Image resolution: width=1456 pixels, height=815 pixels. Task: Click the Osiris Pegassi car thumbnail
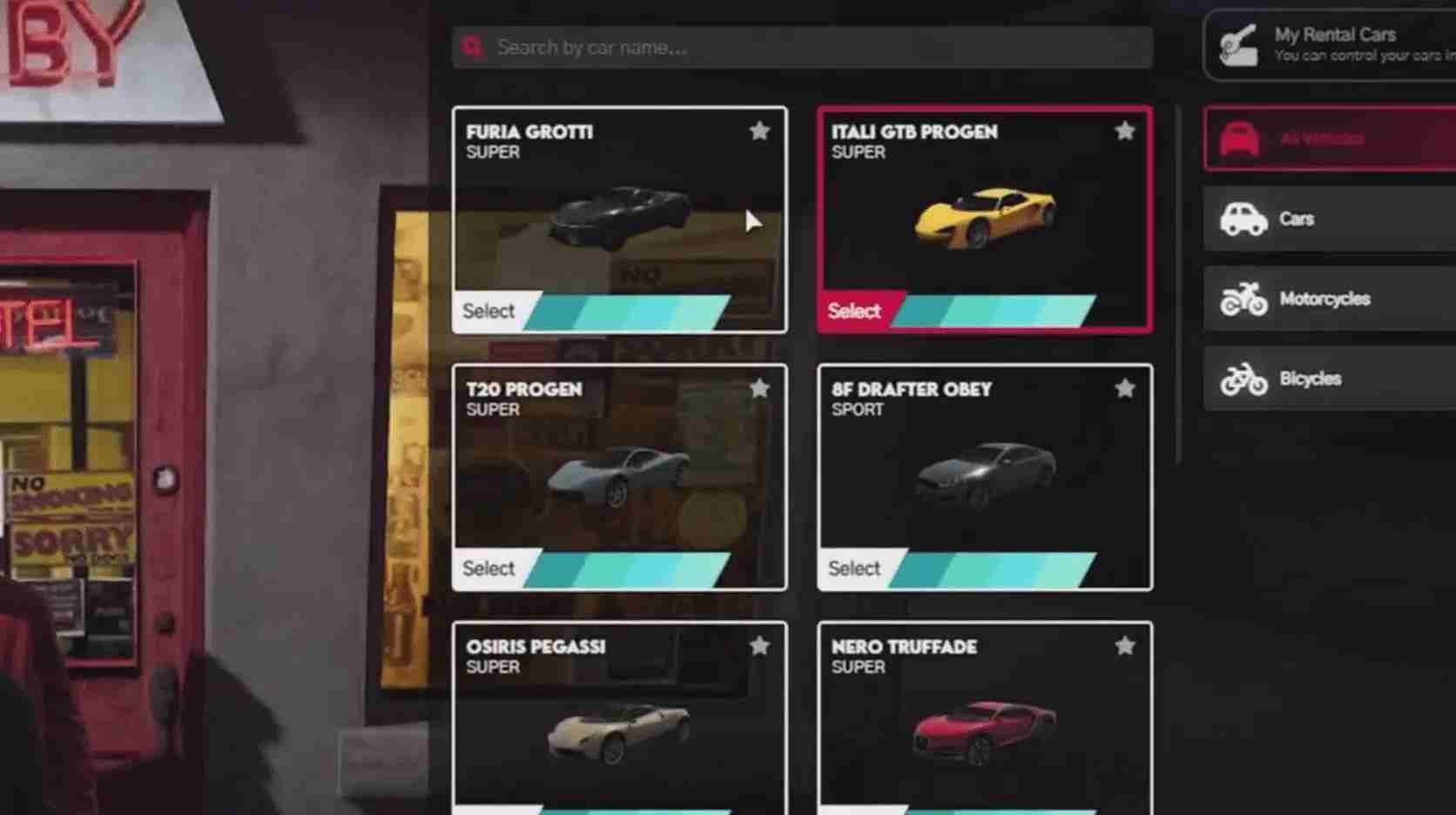point(619,731)
